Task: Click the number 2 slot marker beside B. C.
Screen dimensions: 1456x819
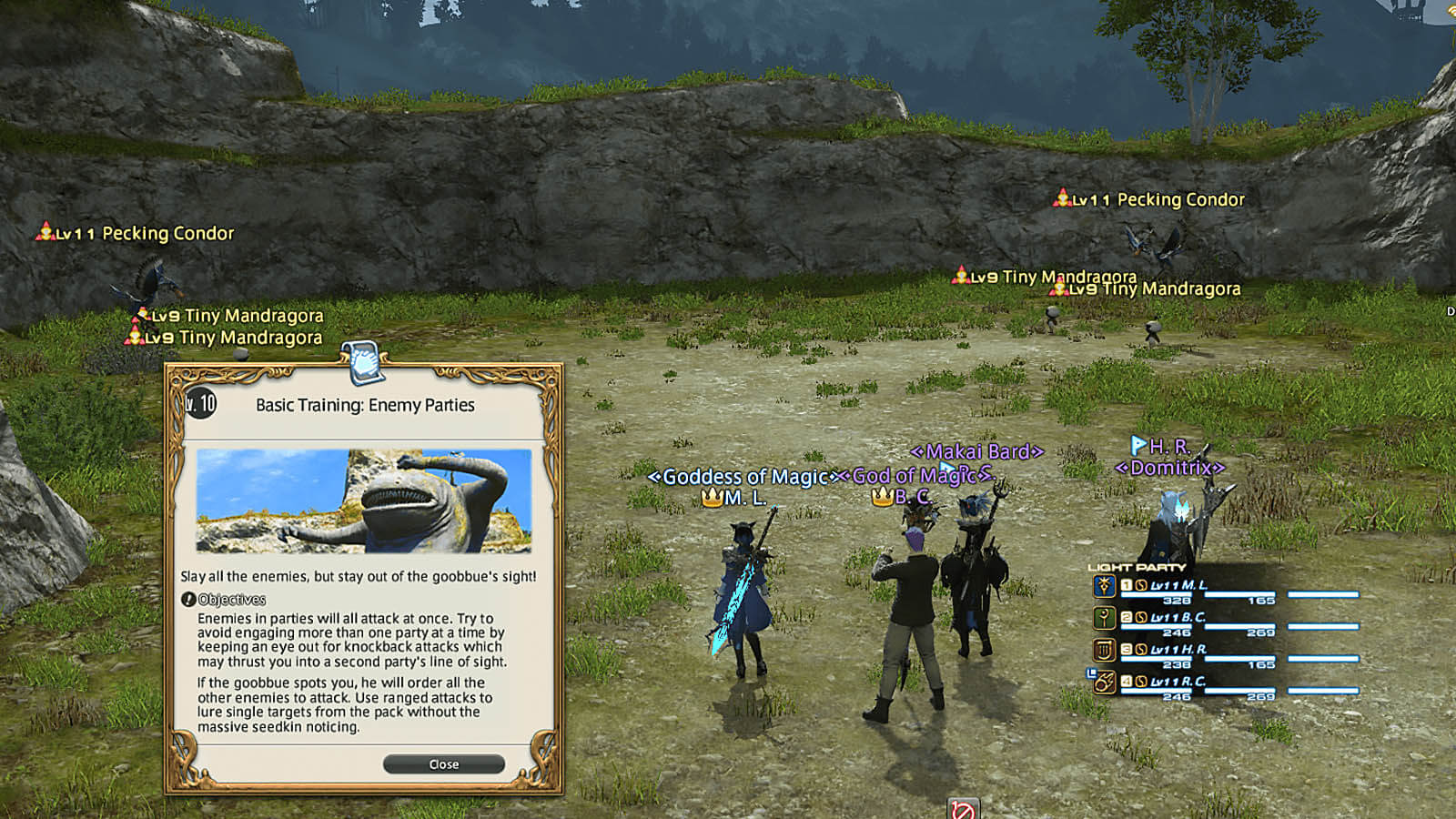Action: pos(1126,618)
